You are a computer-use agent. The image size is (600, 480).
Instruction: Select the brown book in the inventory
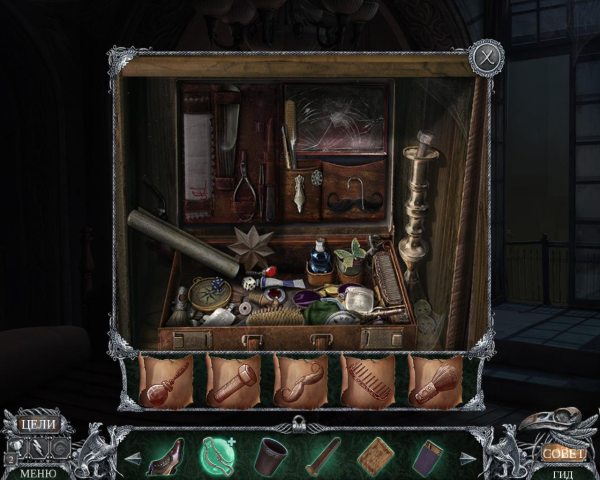click(x=378, y=454)
